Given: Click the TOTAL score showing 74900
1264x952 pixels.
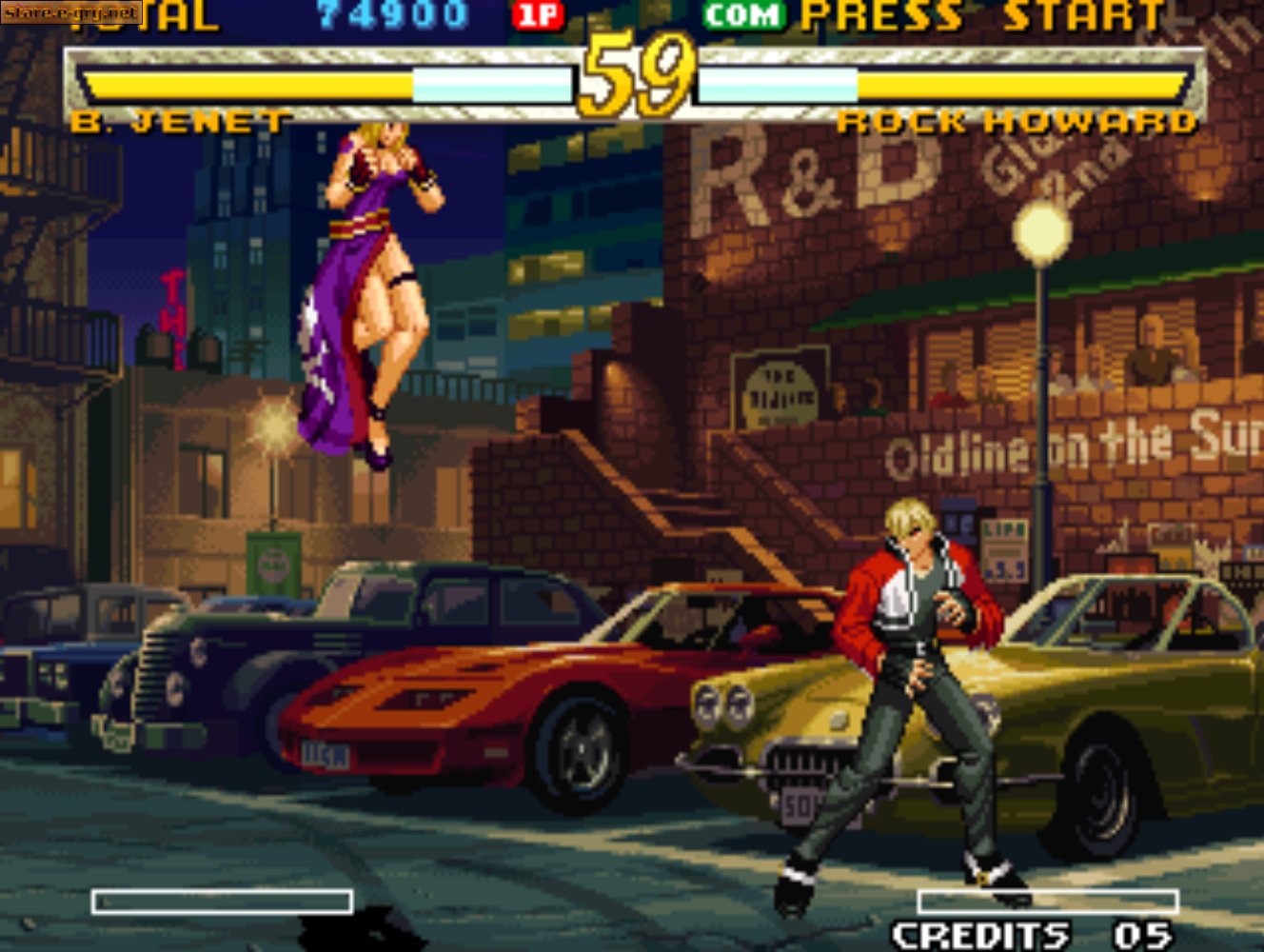Looking at the screenshot, I should [390, 14].
